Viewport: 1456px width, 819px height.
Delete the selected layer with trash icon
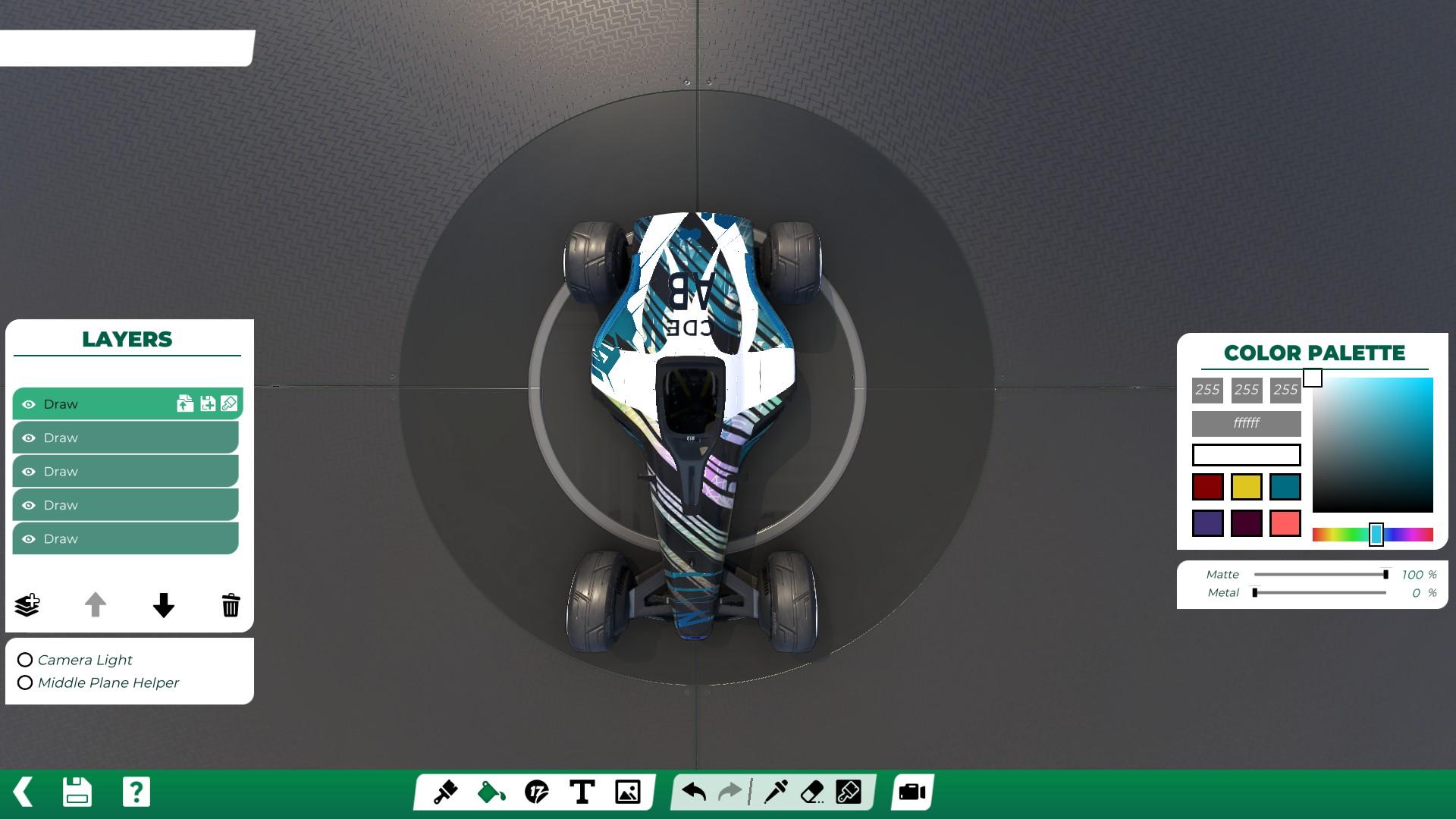click(x=230, y=604)
